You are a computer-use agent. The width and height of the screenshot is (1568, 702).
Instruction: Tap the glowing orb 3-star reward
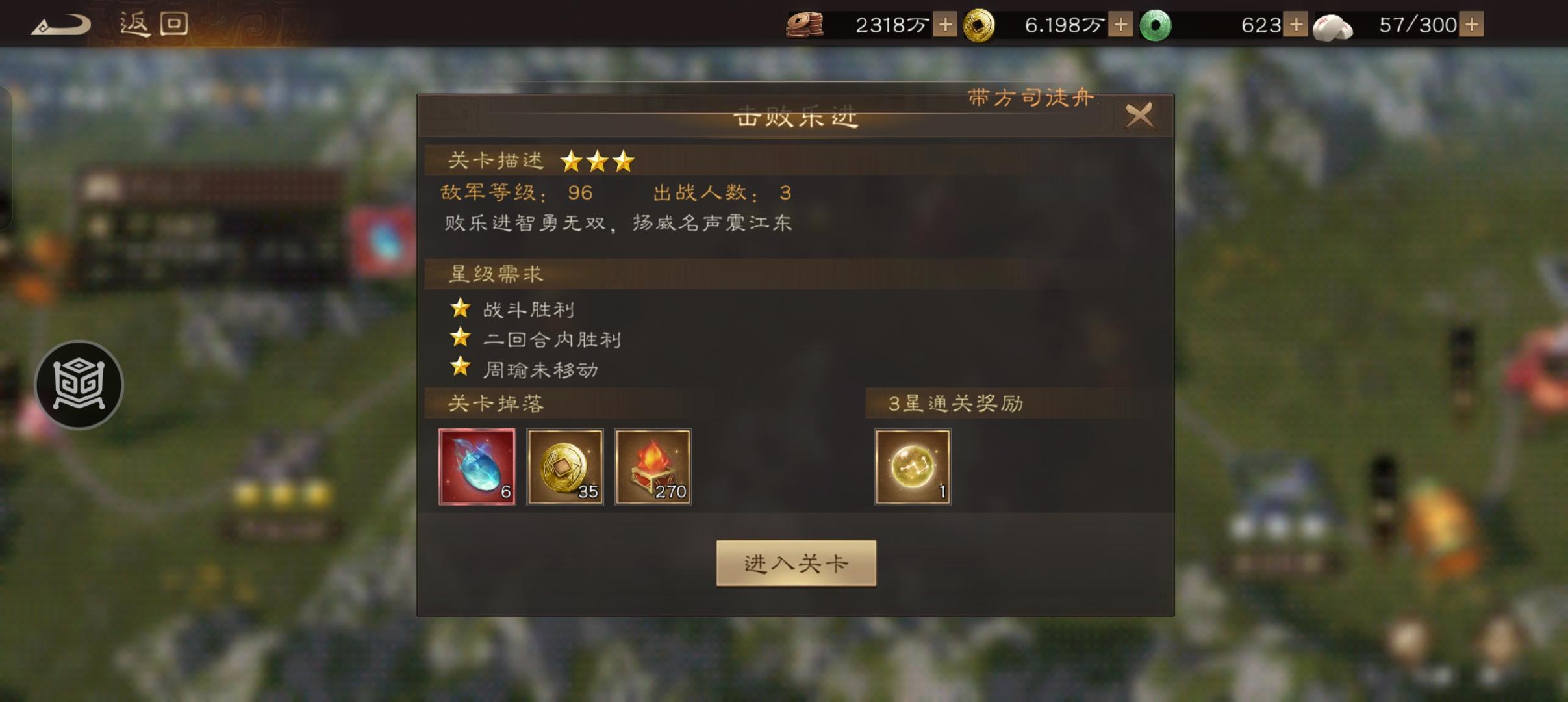pyautogui.click(x=912, y=467)
